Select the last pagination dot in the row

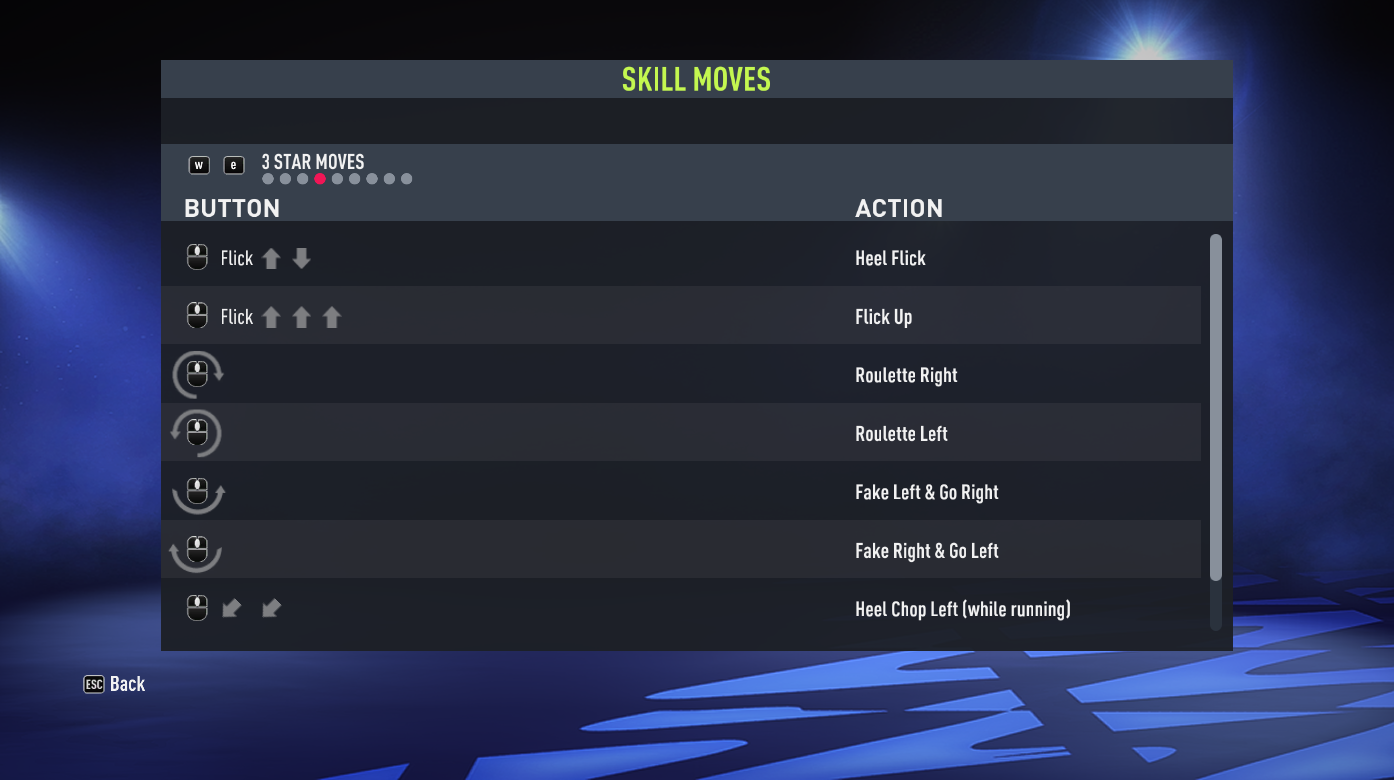tap(406, 178)
